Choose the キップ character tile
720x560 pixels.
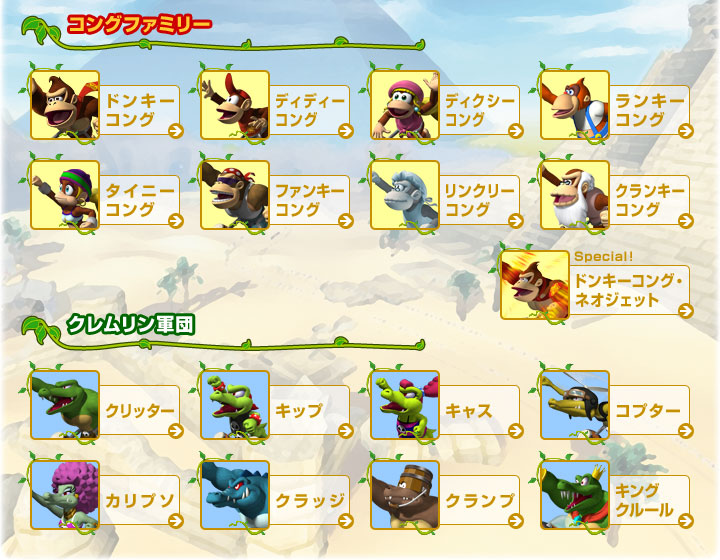(275, 406)
